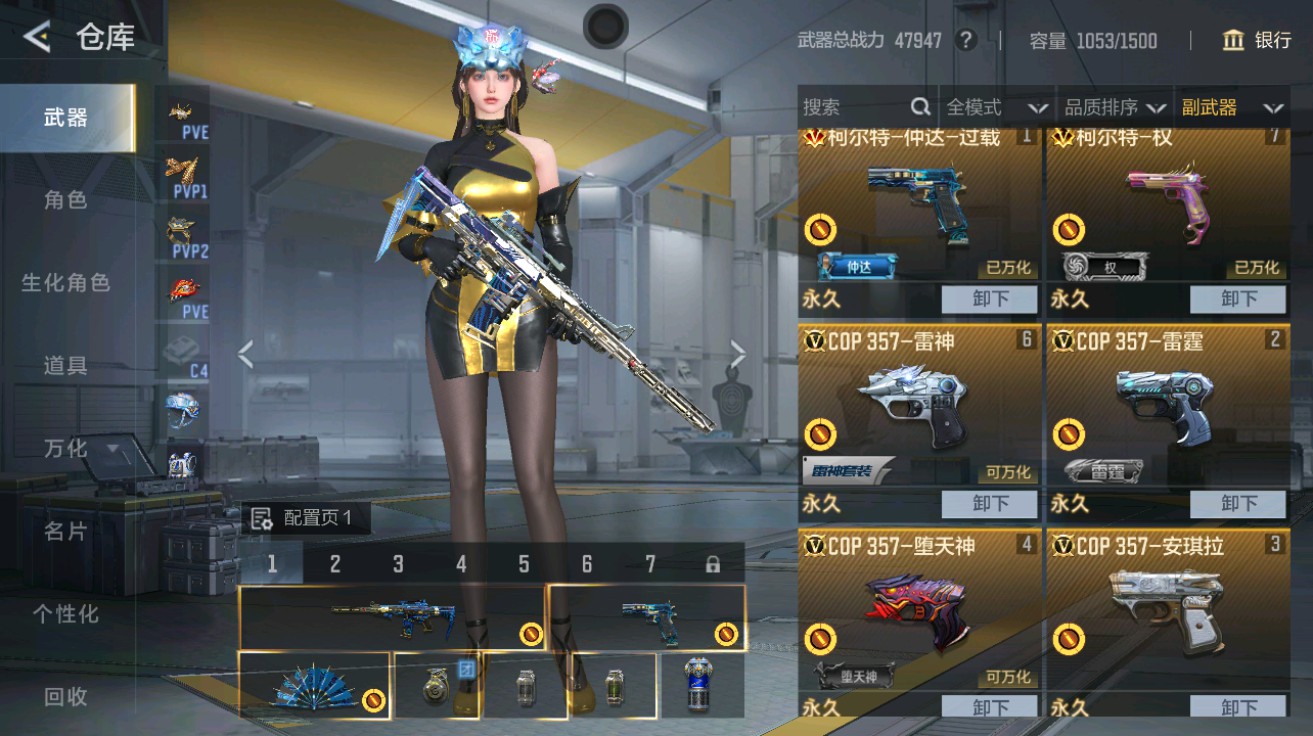The image size is (1313, 736).
Task: Tap the lock icon beside loadout slot 7
Action: [x=713, y=564]
